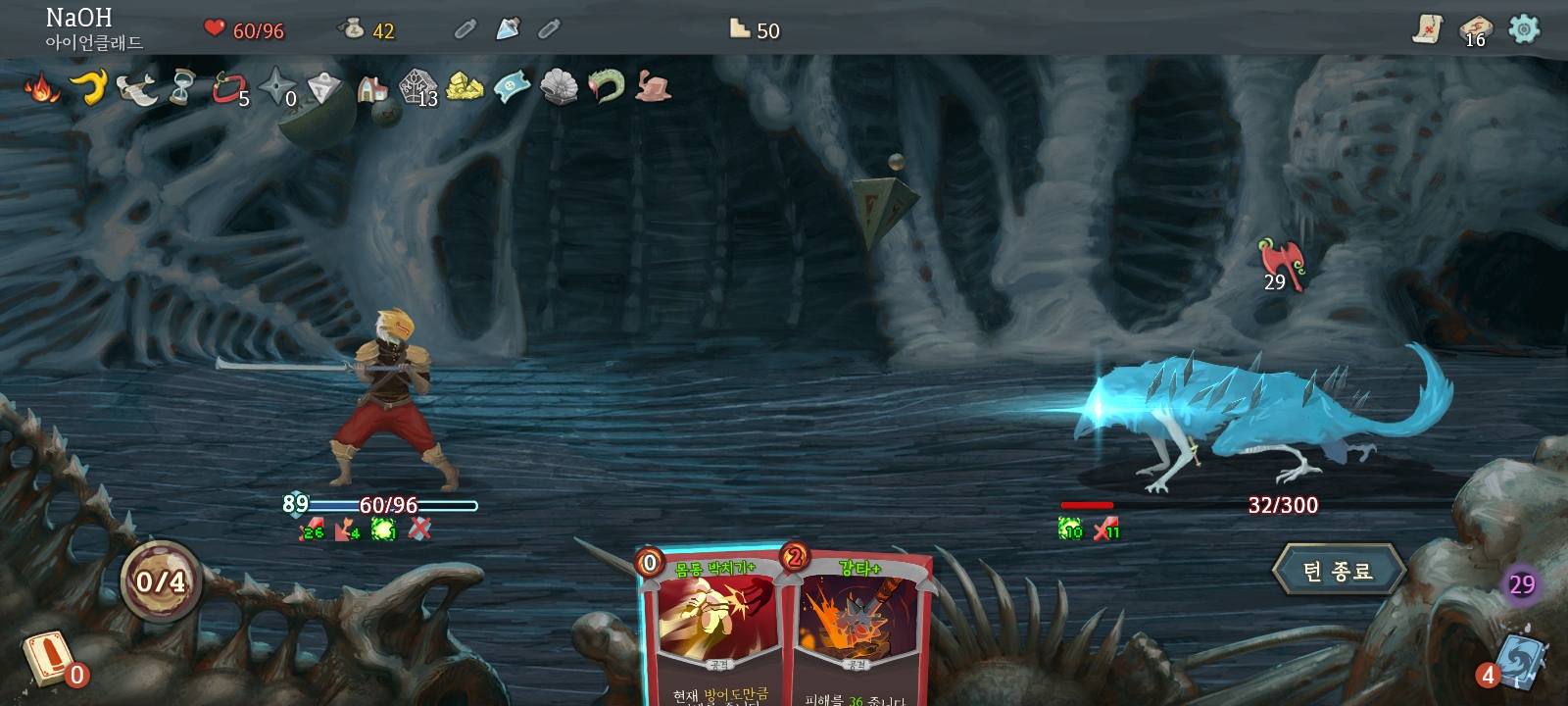Viewport: 1568px width, 706px height.
Task: Inspect the blue ticket relic
Action: point(512,86)
